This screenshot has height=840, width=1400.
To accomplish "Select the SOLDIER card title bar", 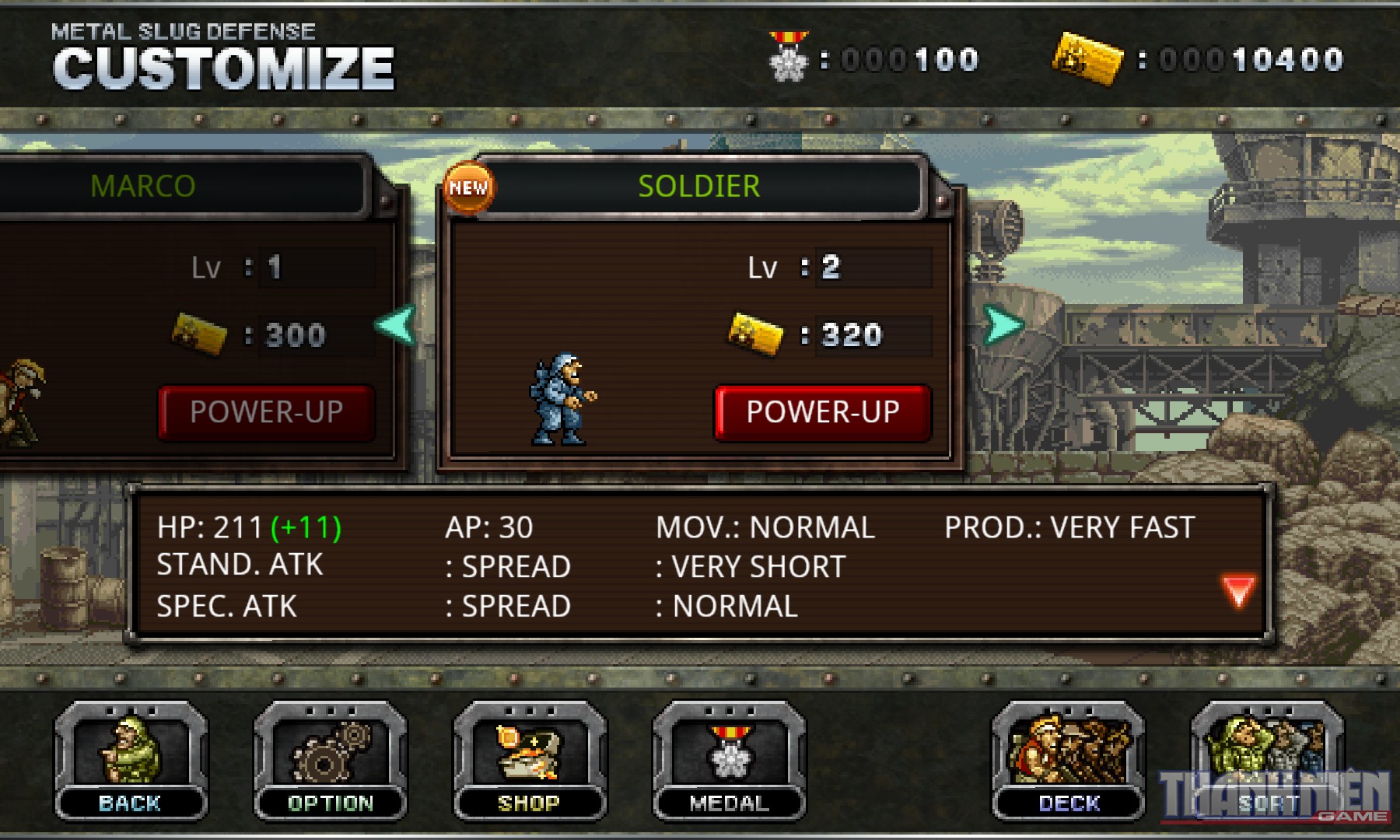I will click(698, 185).
